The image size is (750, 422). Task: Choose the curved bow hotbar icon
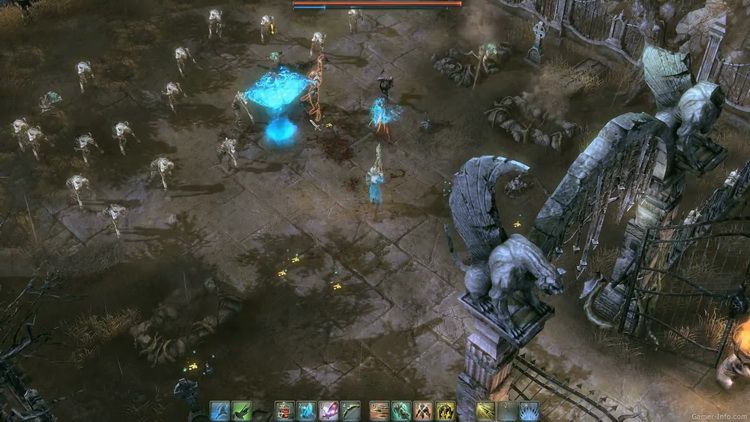pos(350,411)
